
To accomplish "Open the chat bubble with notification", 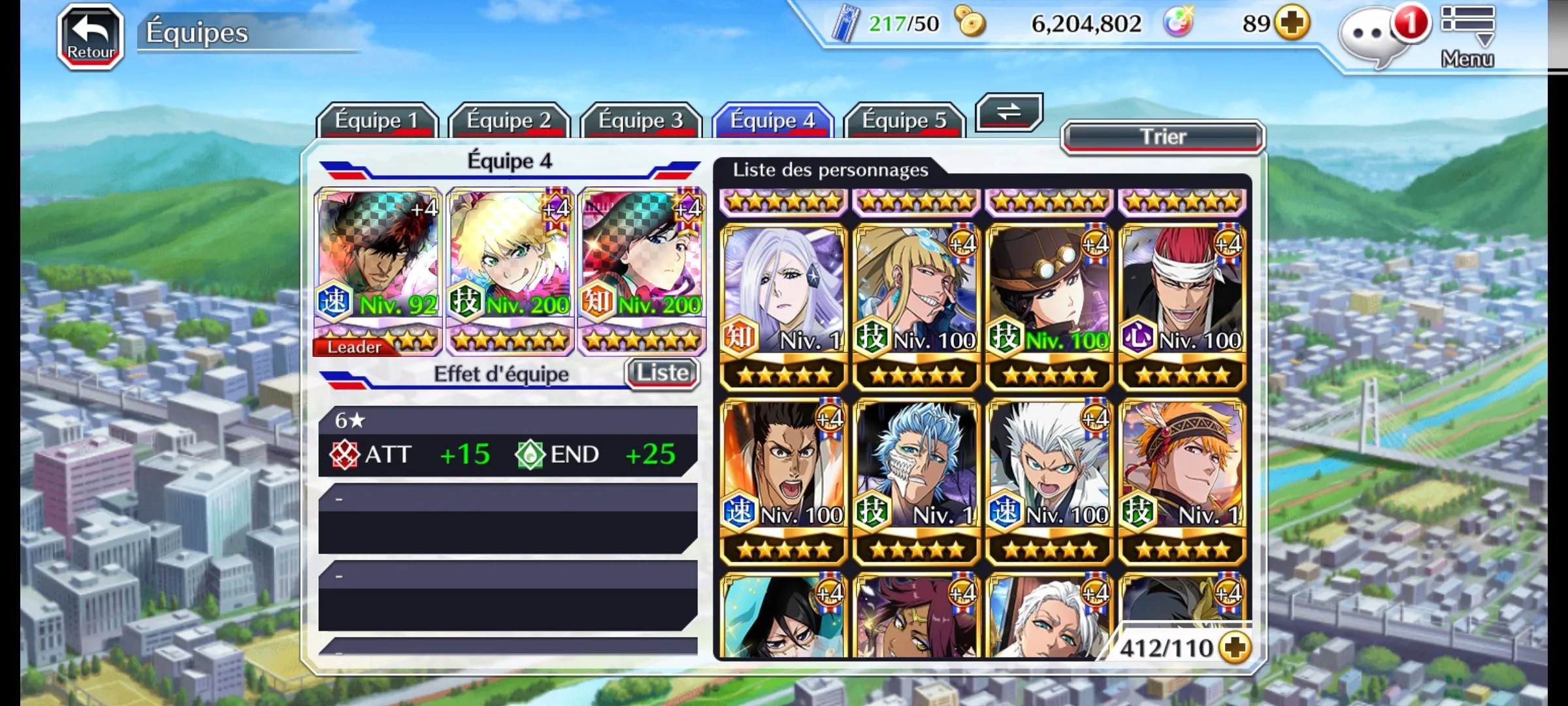I will (x=1372, y=35).
